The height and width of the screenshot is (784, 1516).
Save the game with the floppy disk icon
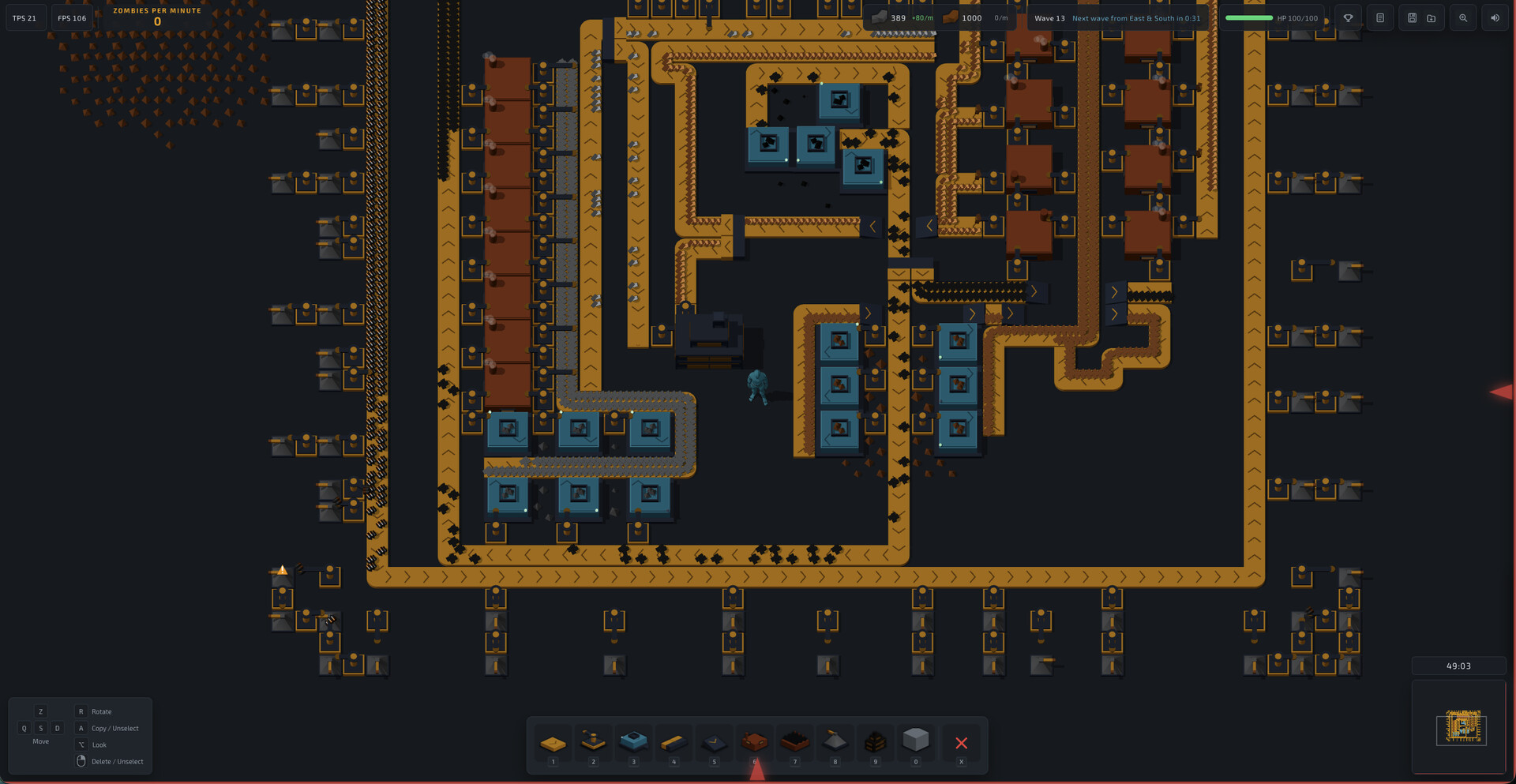pos(1412,17)
